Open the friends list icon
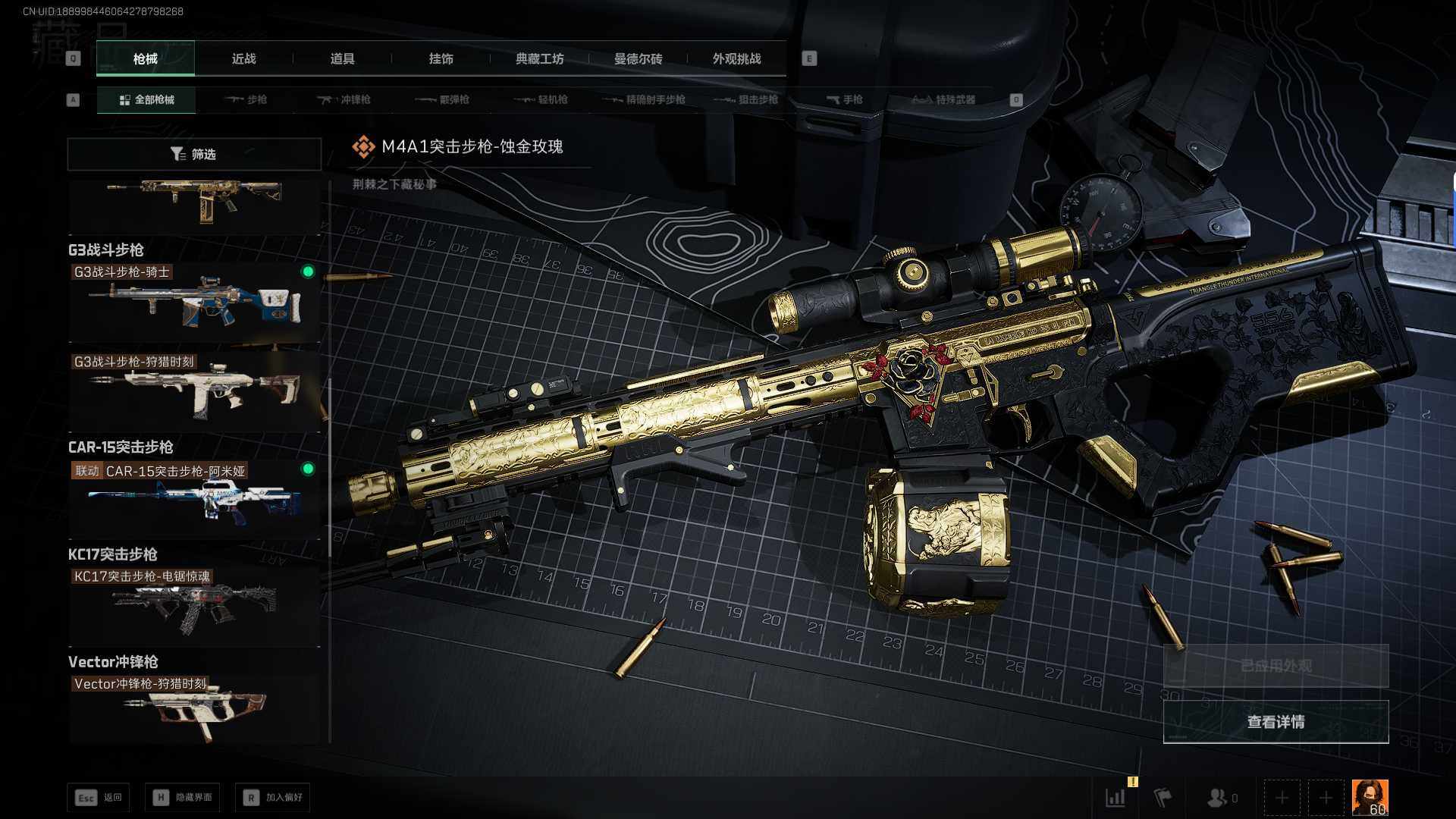 pos(1220,798)
